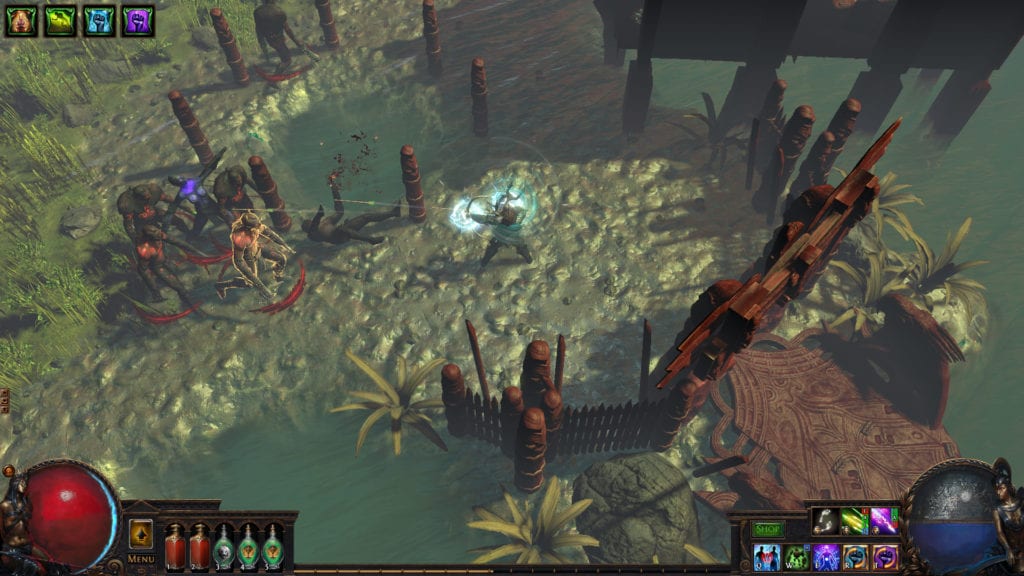Select the footprints move skill
The height and width of the screenshot is (576, 1024).
click(x=825, y=520)
